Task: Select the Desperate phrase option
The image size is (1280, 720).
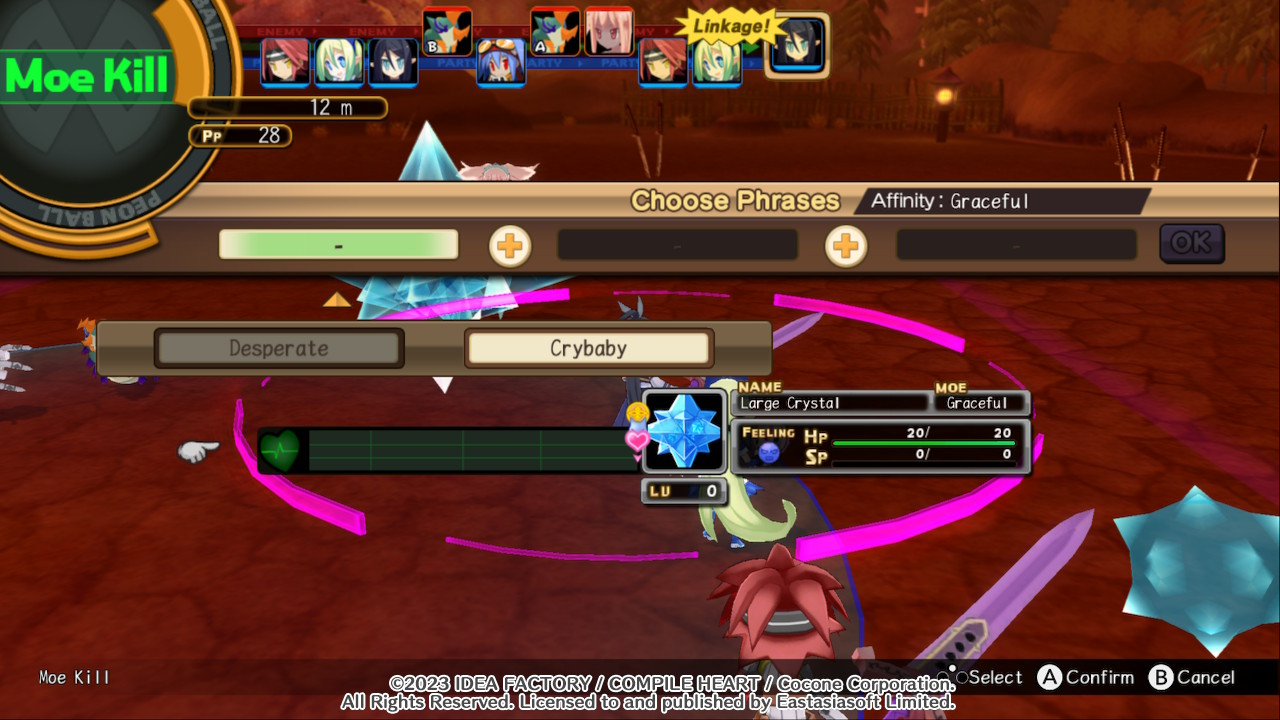Action: coord(279,348)
